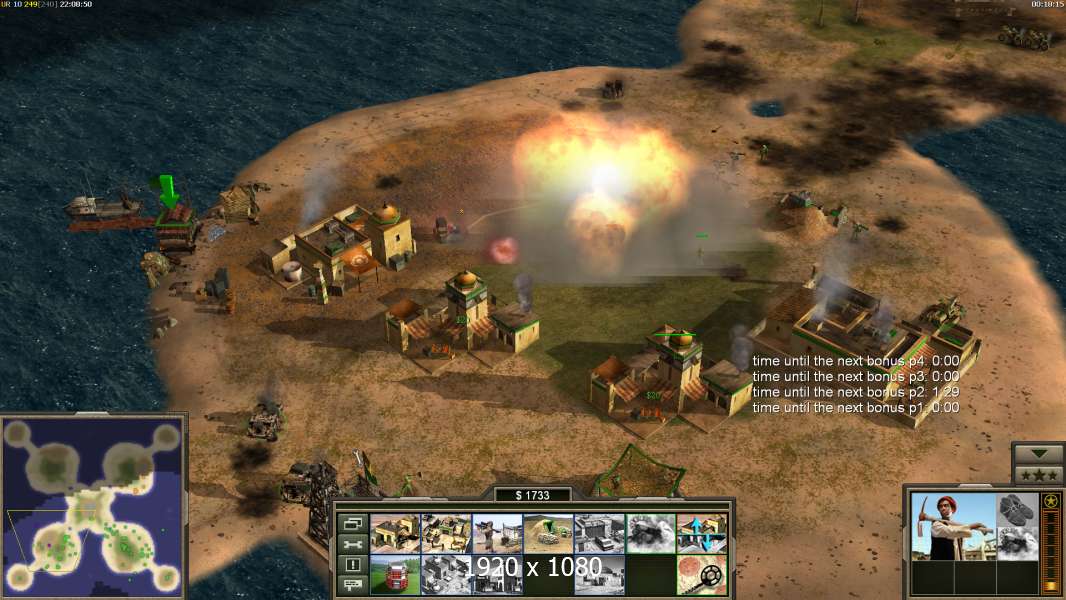Image resolution: width=1066 pixels, height=600 pixels.
Task: Open the three-star general powers button
Action: point(1037,475)
